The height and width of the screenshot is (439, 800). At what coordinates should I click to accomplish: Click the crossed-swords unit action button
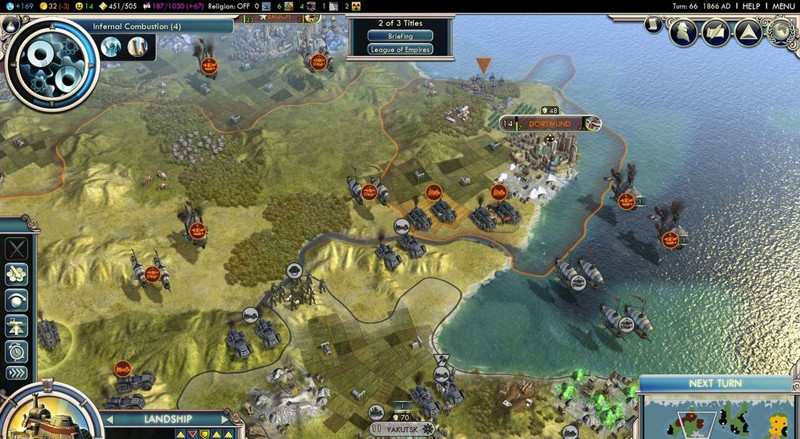[x=16, y=249]
